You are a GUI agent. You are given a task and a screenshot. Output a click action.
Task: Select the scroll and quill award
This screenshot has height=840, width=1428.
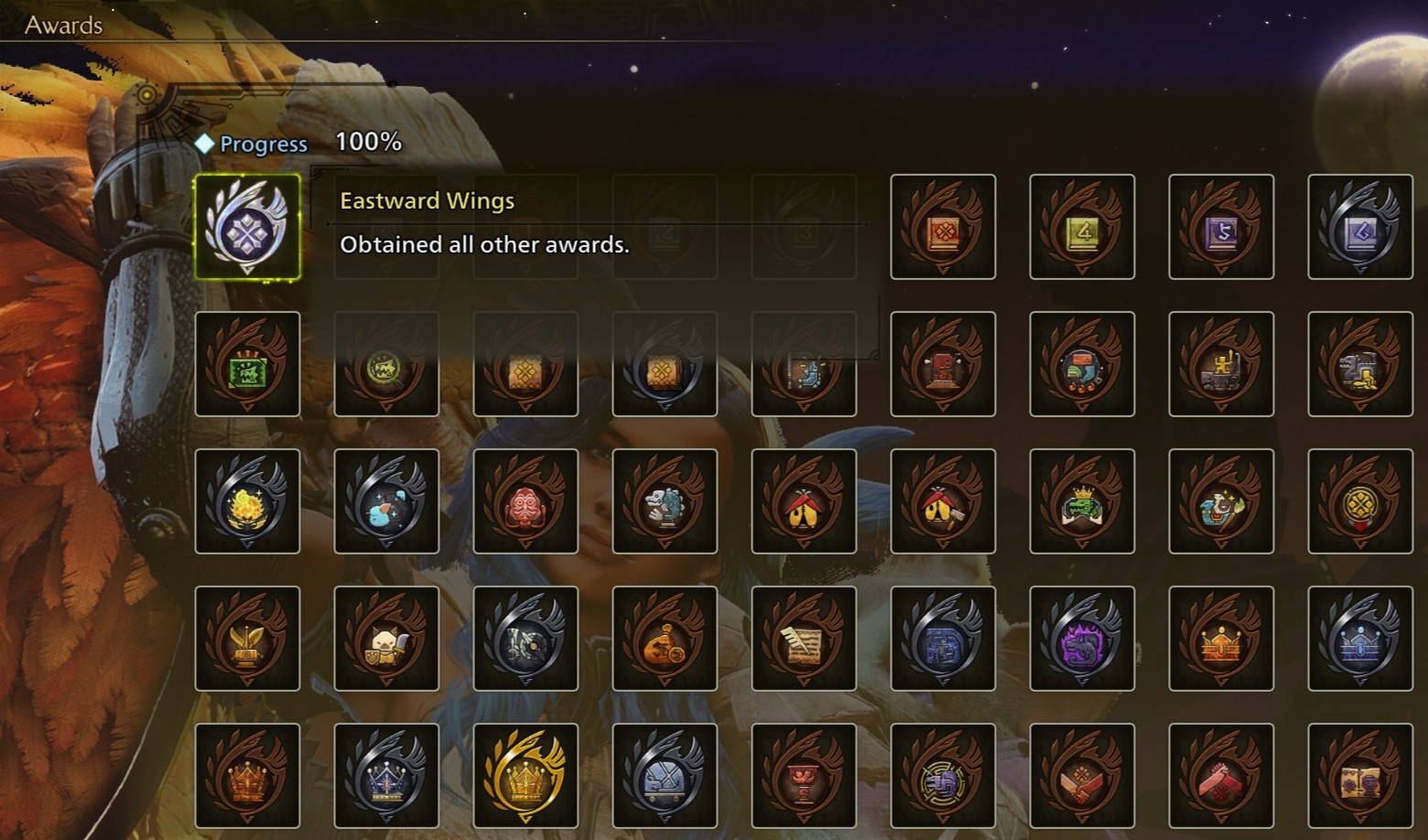804,639
